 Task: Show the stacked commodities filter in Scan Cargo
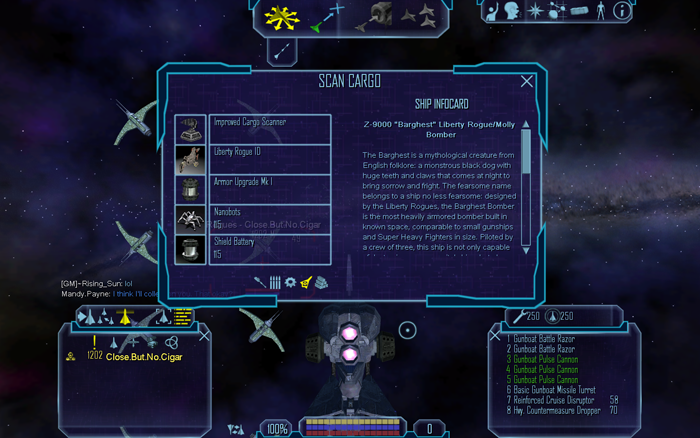tap(320, 283)
